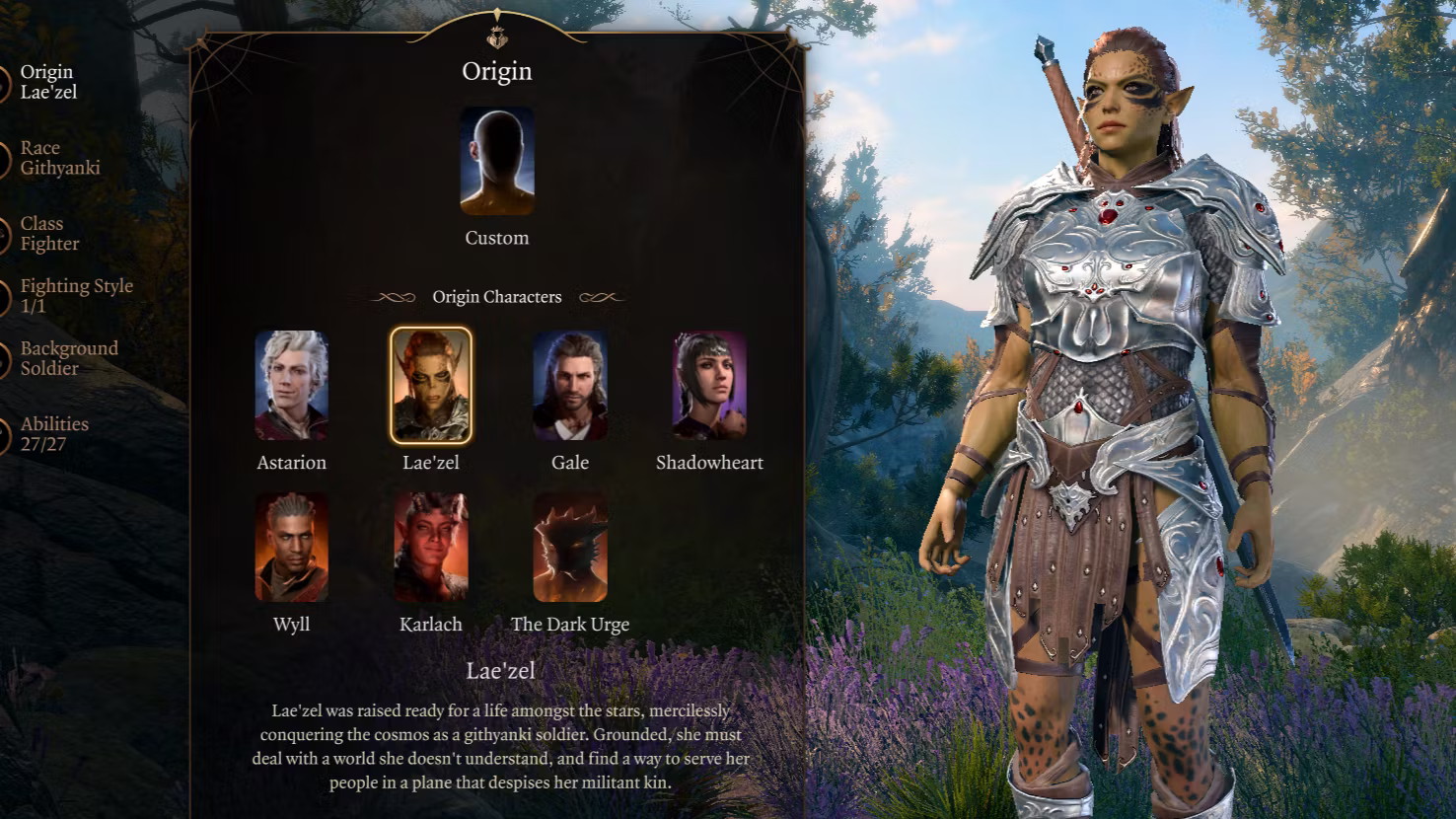Image resolution: width=1456 pixels, height=819 pixels.
Task: Go to Fighting Style section
Action: (75, 295)
